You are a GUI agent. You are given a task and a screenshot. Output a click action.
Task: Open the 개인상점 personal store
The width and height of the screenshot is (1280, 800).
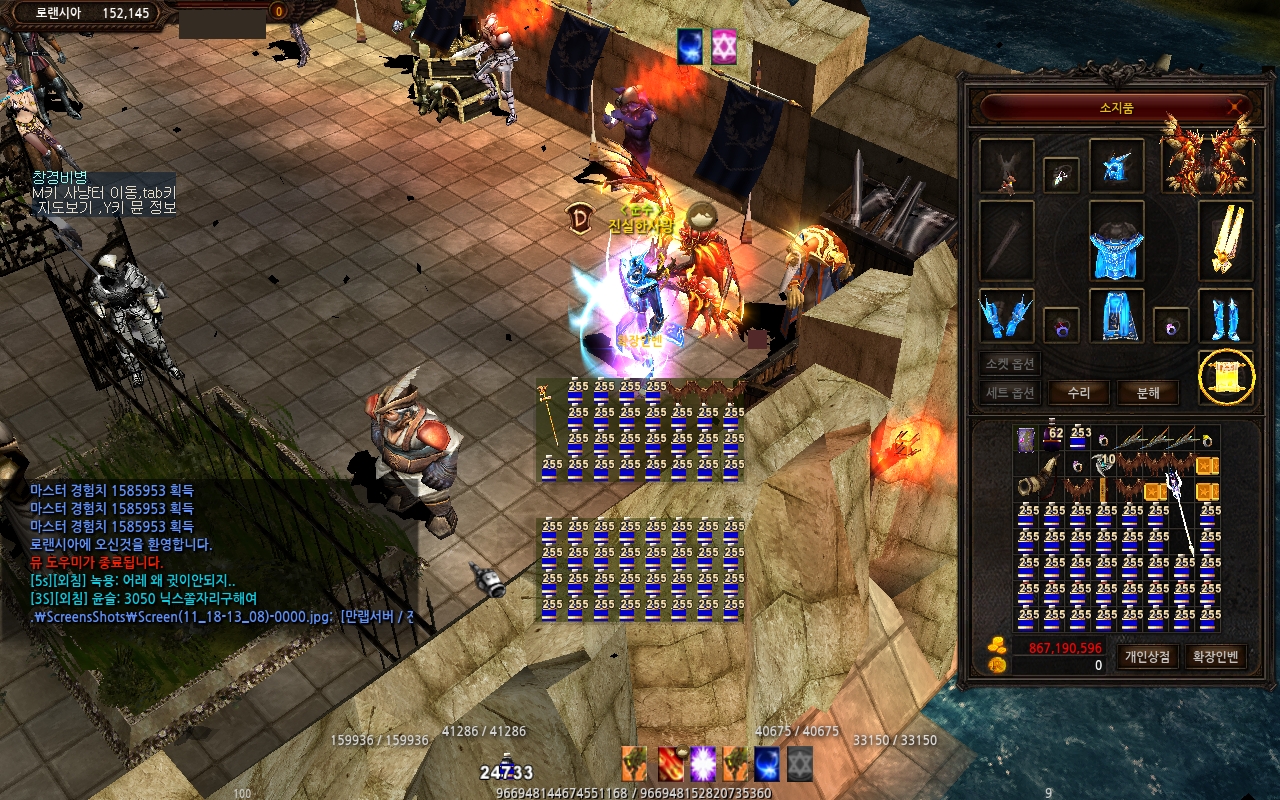pyautogui.click(x=1147, y=657)
